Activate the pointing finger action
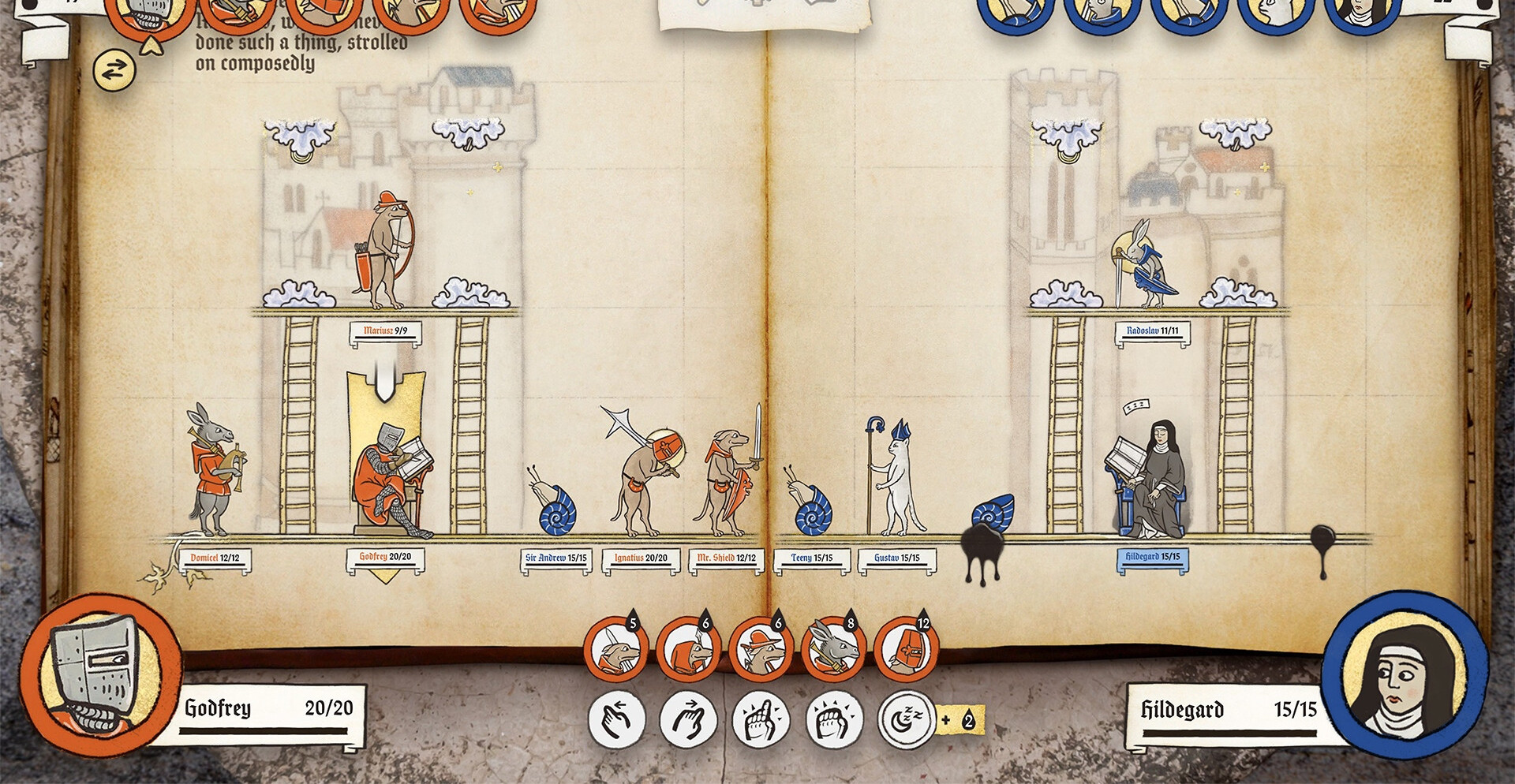 (x=761, y=719)
